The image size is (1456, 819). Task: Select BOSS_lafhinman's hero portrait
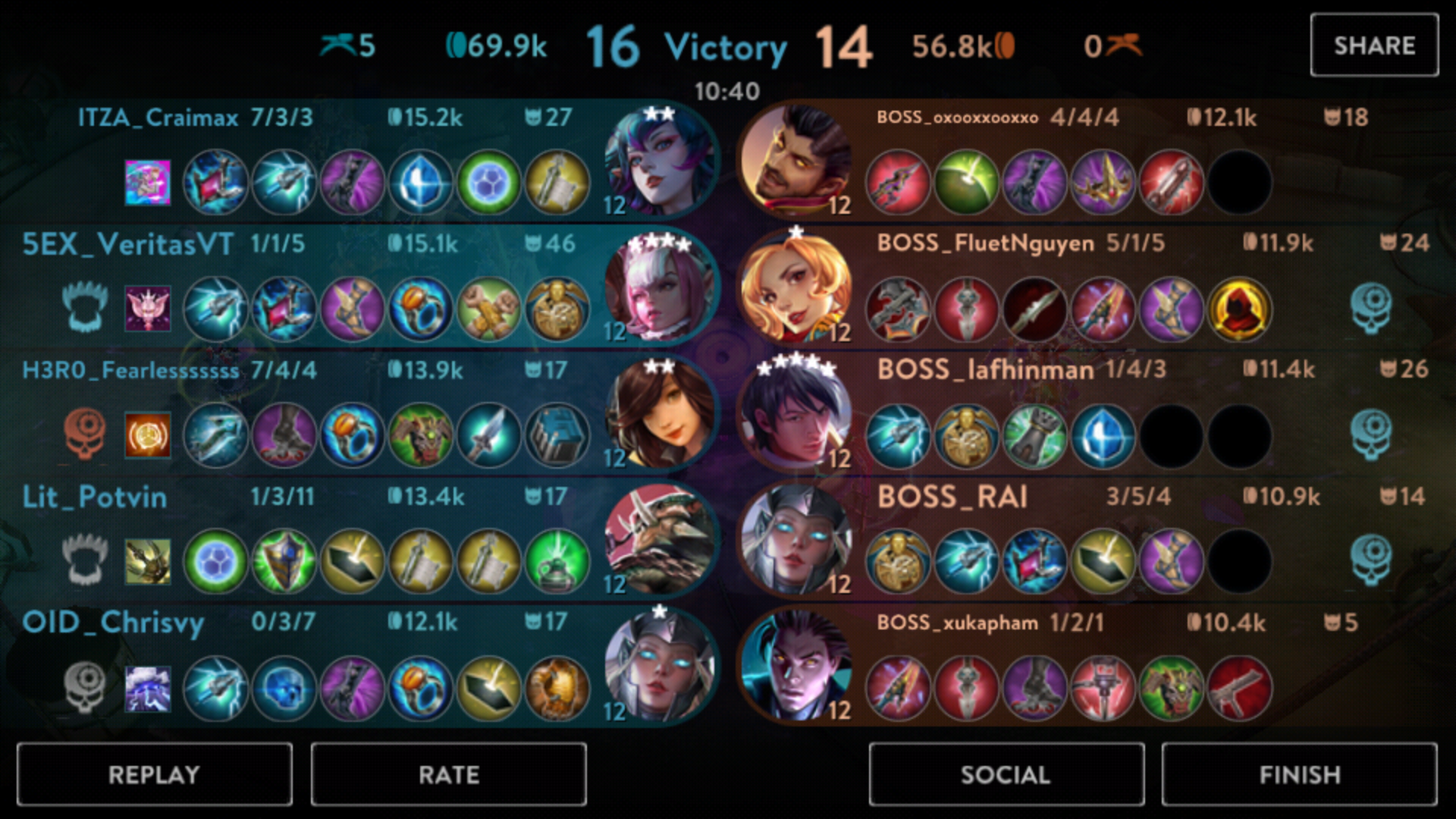point(796,415)
